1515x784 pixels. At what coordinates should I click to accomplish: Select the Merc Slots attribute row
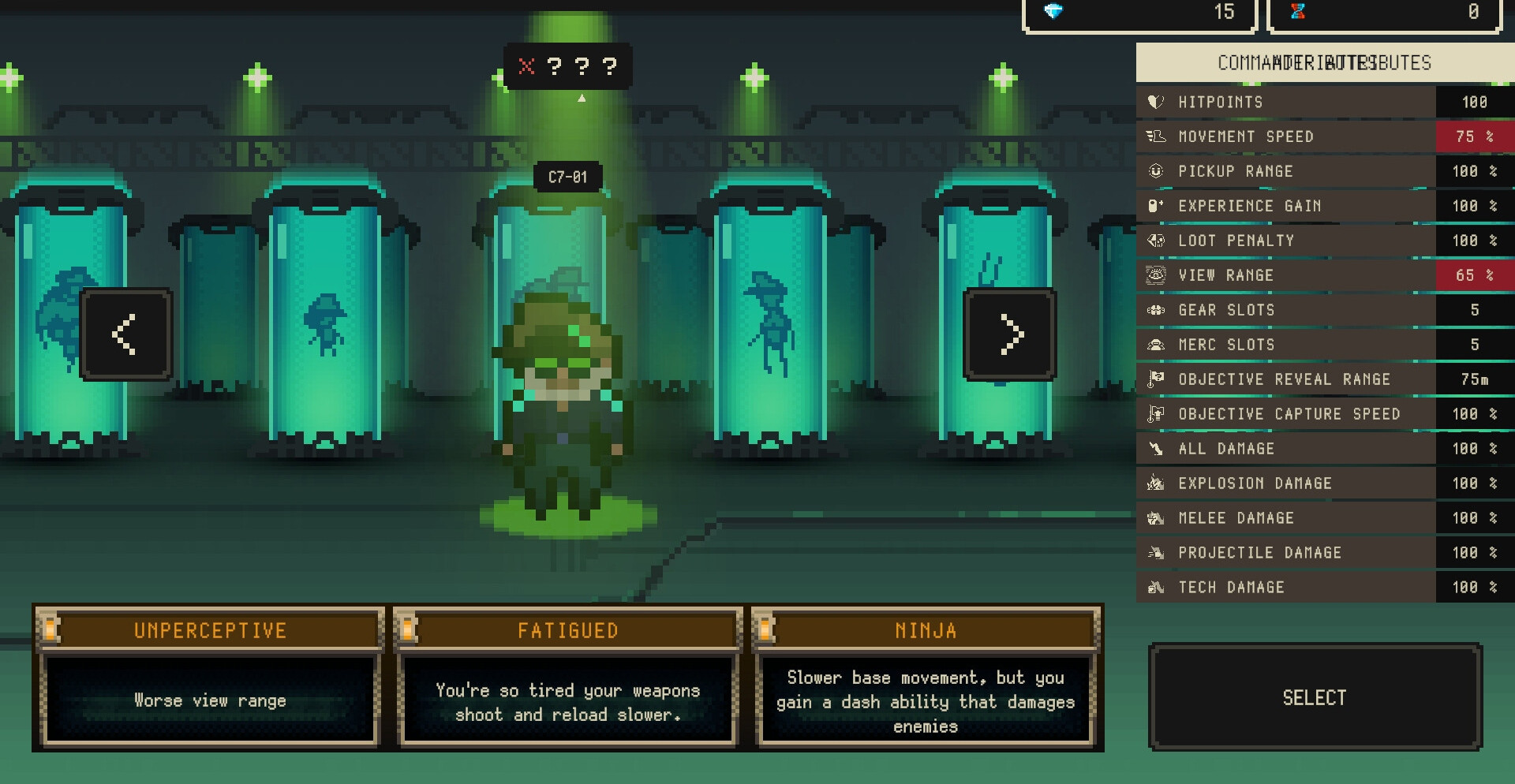click(1324, 345)
